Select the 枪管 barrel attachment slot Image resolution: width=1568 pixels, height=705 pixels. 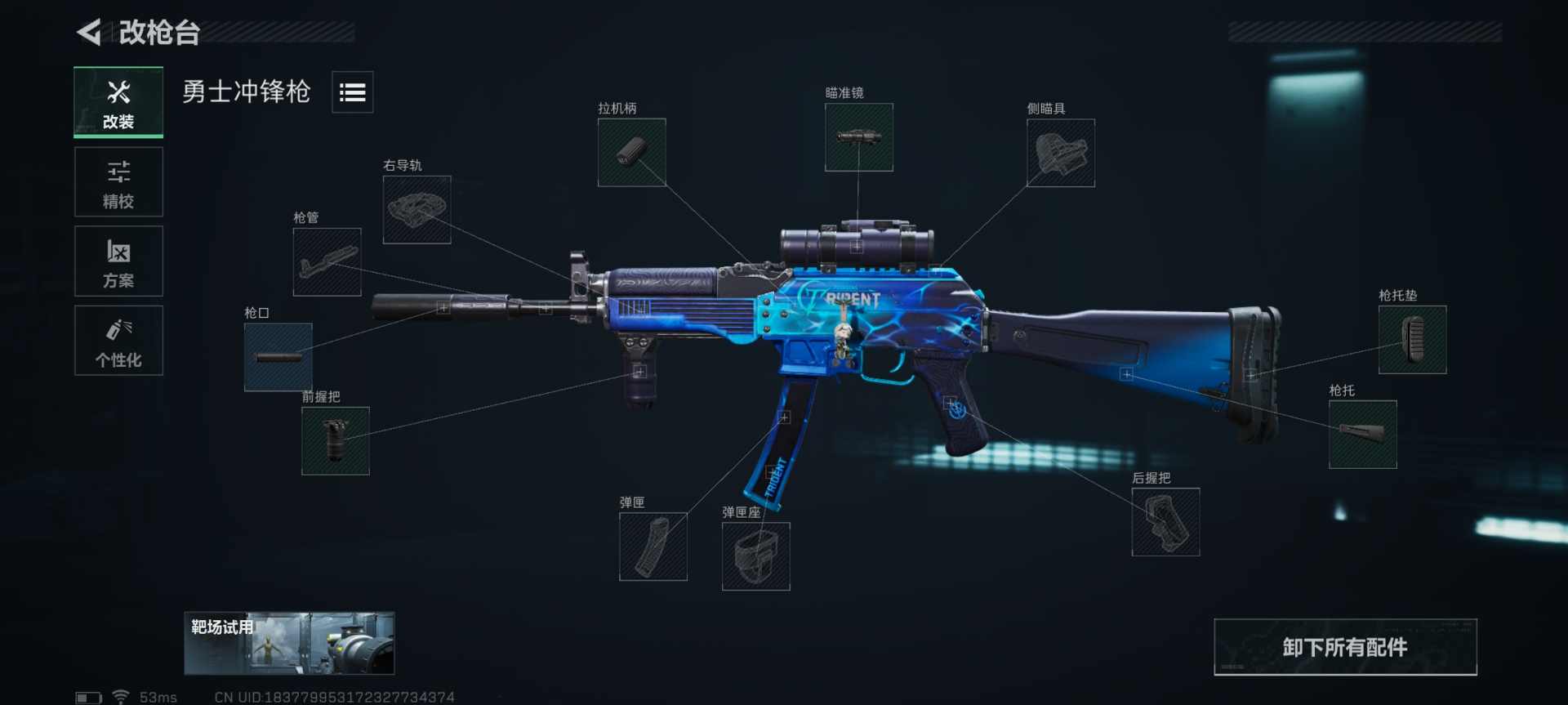point(327,262)
